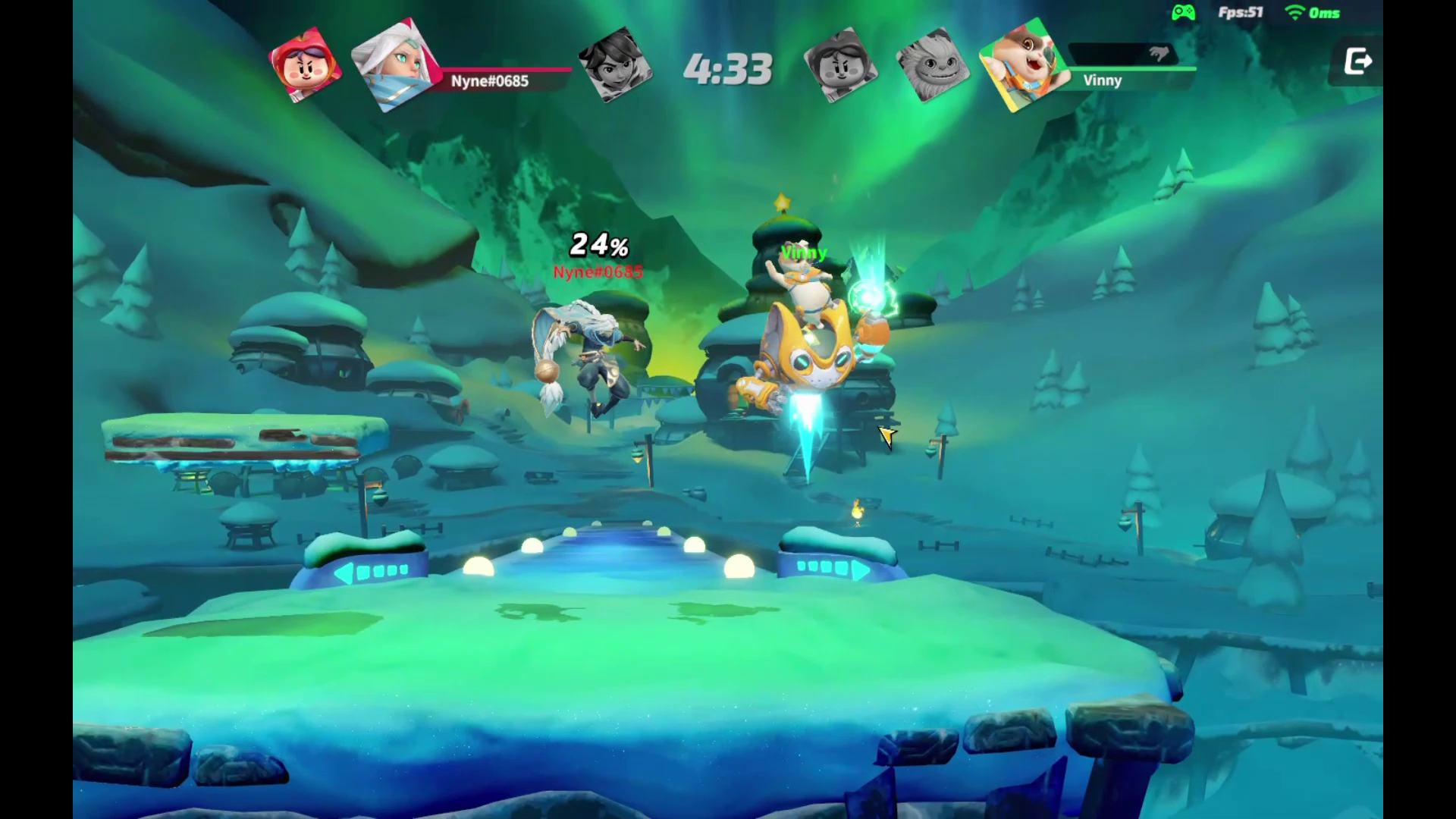Click the green gamepad icon
The width and height of the screenshot is (1456, 819).
1183,13
